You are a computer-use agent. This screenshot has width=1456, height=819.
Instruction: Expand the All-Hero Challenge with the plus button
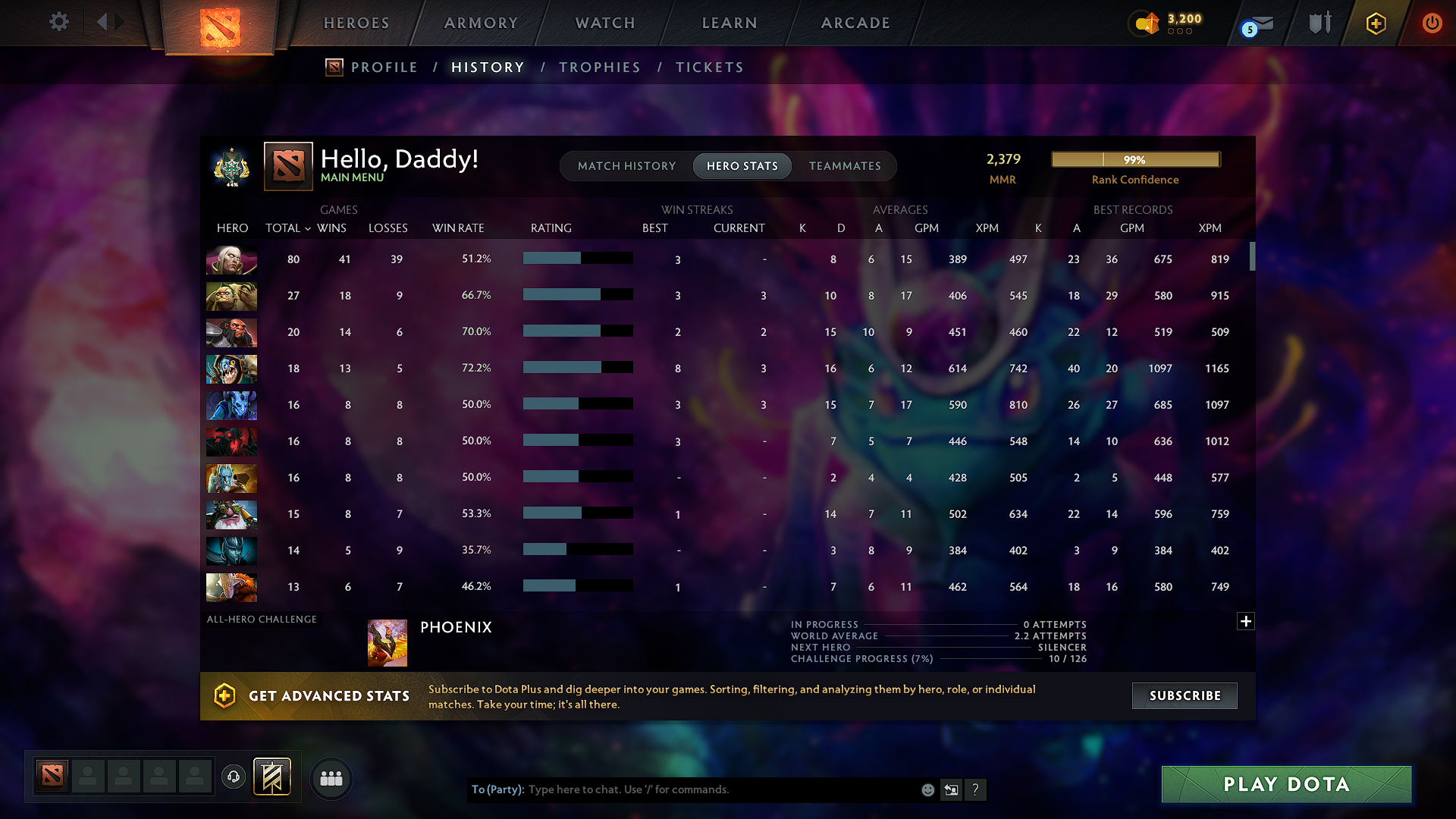click(1246, 621)
